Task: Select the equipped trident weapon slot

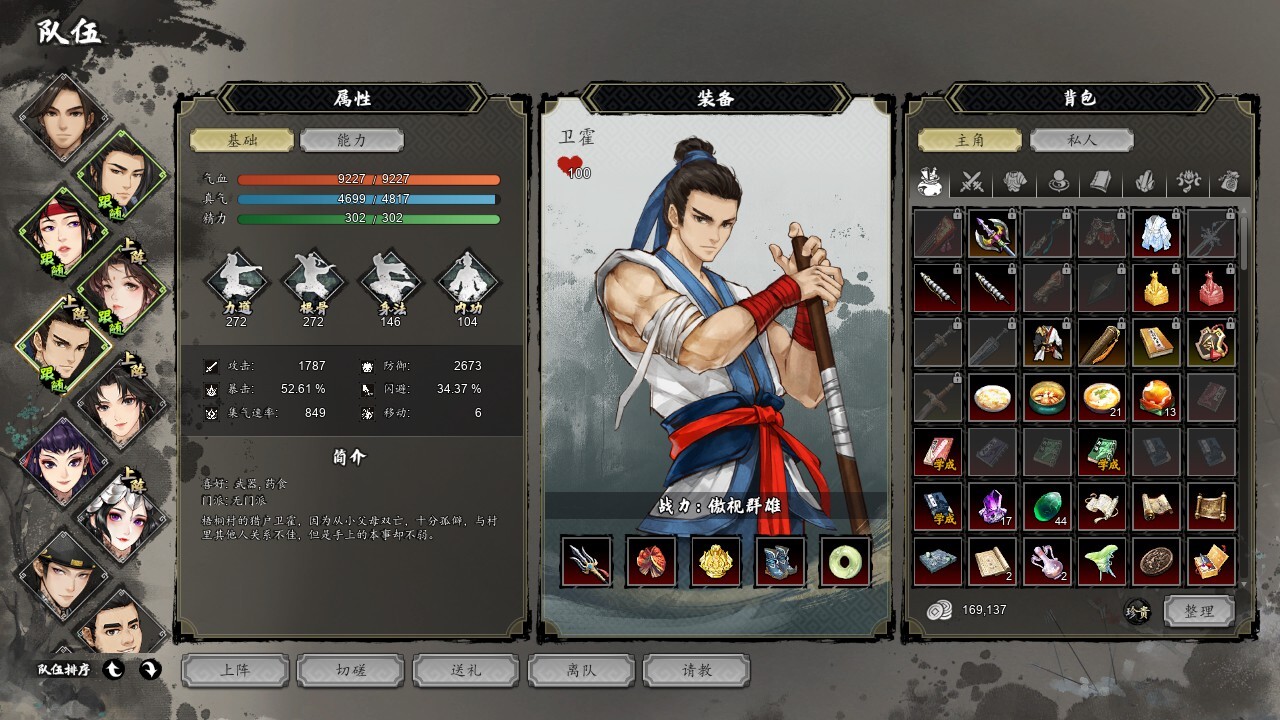Action: (587, 560)
